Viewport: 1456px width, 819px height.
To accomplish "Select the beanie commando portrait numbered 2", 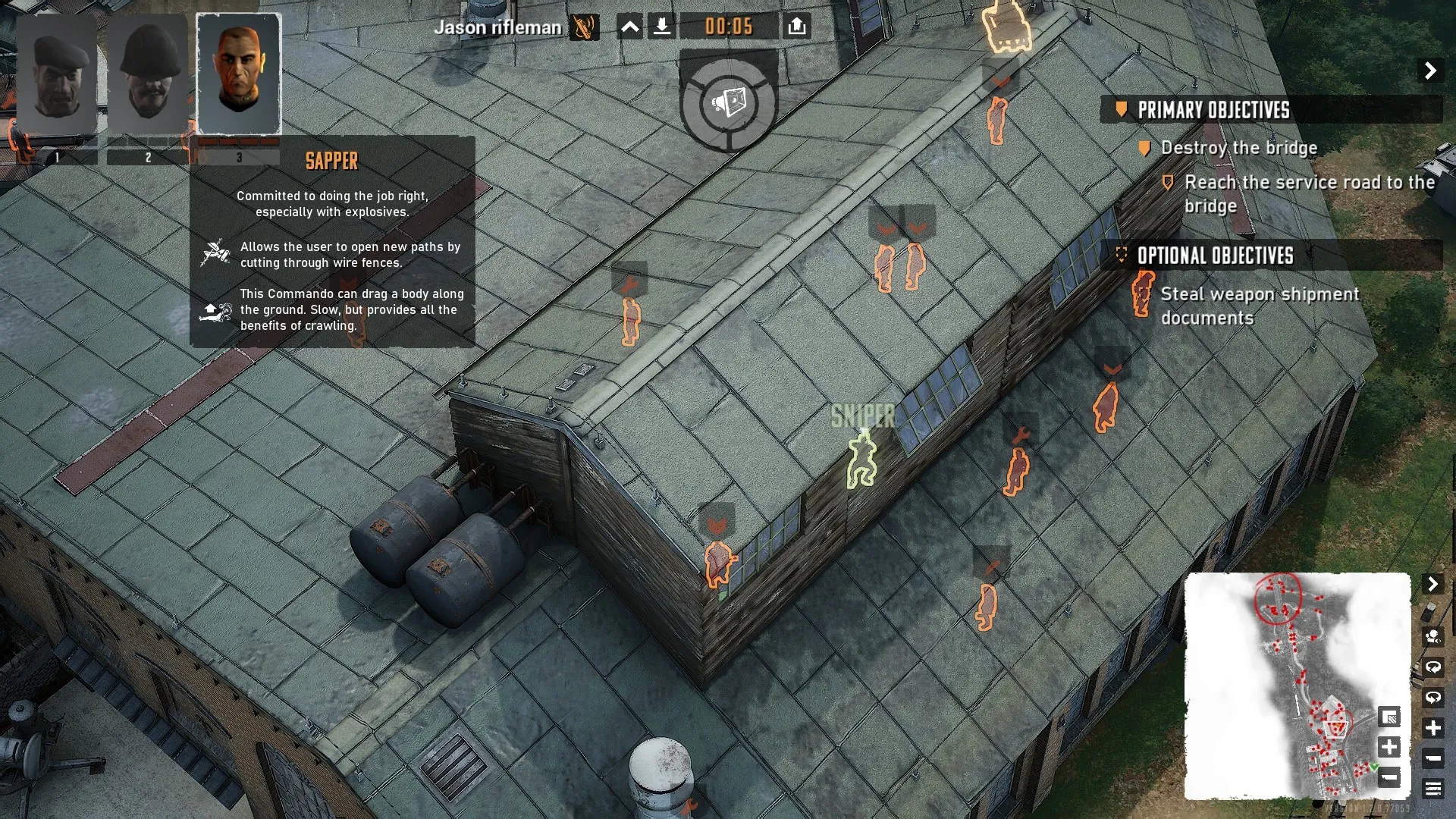I will coord(148,76).
